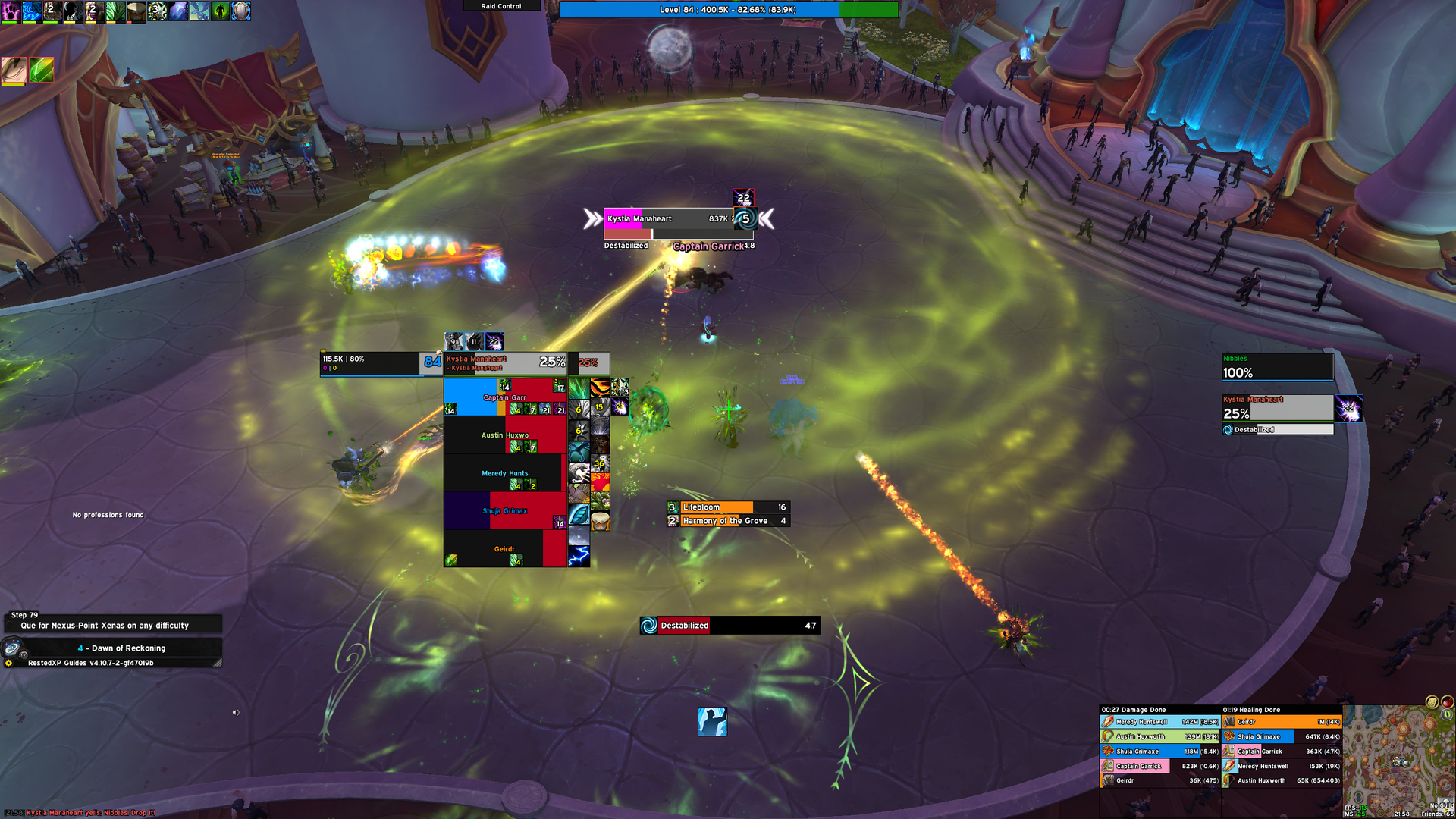Screen dimensions: 1456x819
Task: Activate the blue figure ability icon
Action: (x=712, y=721)
